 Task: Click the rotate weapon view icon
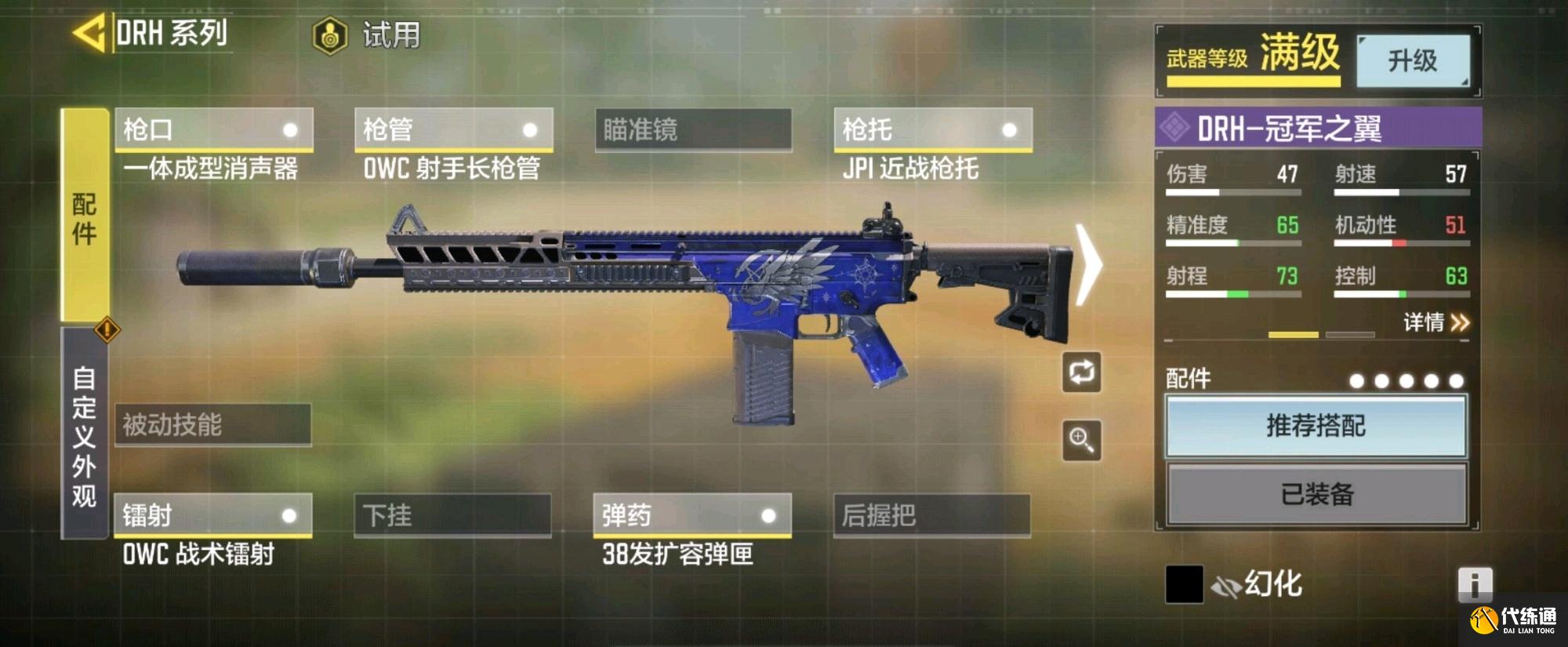tap(1081, 373)
